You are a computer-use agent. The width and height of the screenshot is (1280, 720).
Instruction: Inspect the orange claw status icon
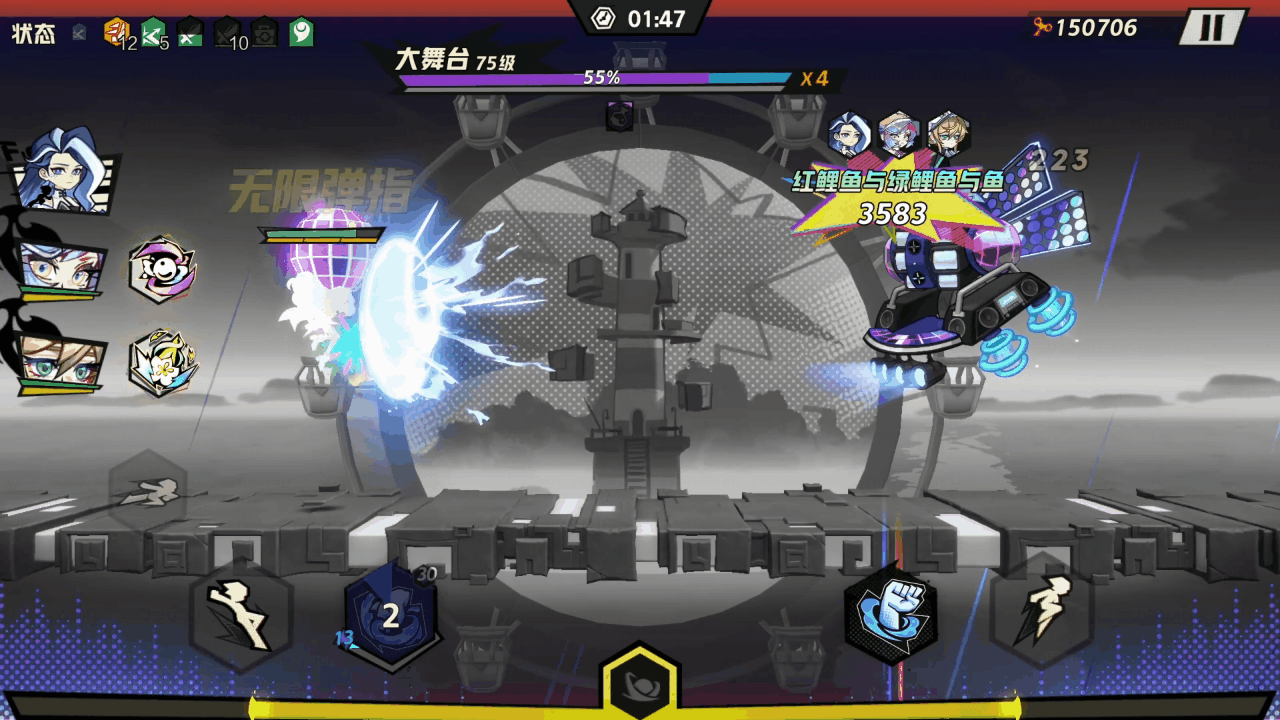pos(116,31)
